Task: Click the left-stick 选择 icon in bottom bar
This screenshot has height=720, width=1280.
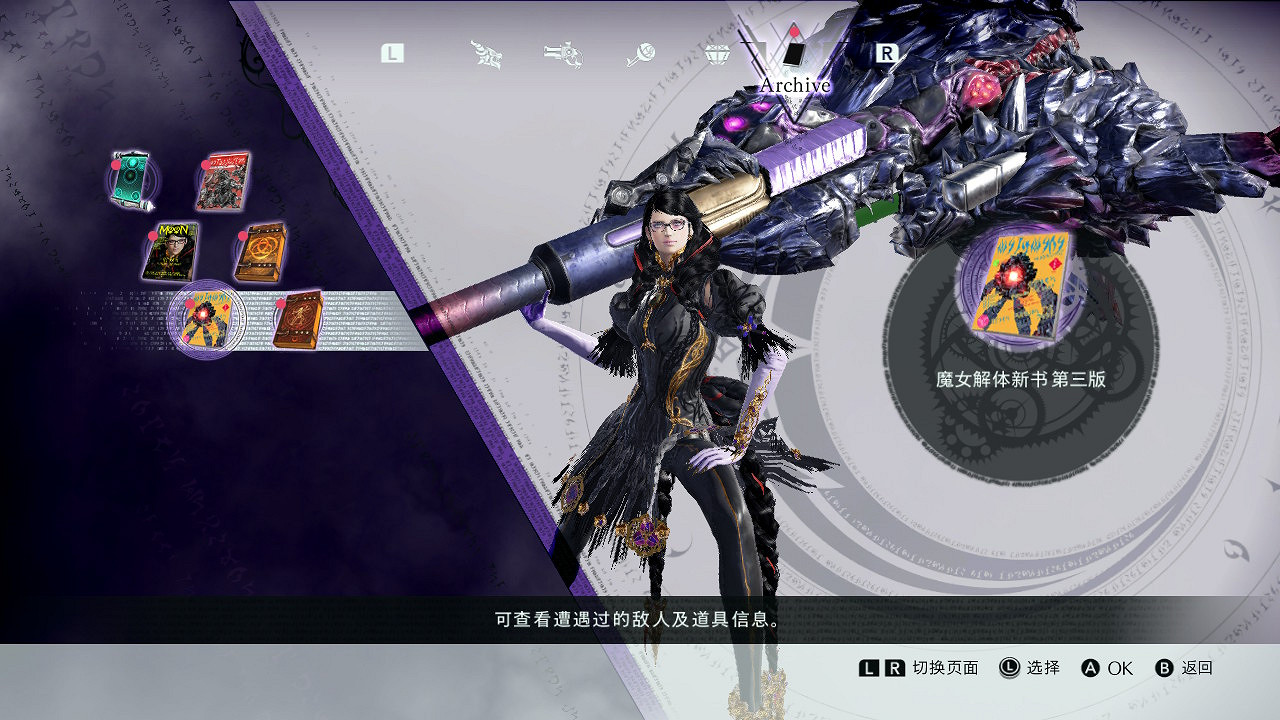Action: pyautogui.click(x=1009, y=668)
